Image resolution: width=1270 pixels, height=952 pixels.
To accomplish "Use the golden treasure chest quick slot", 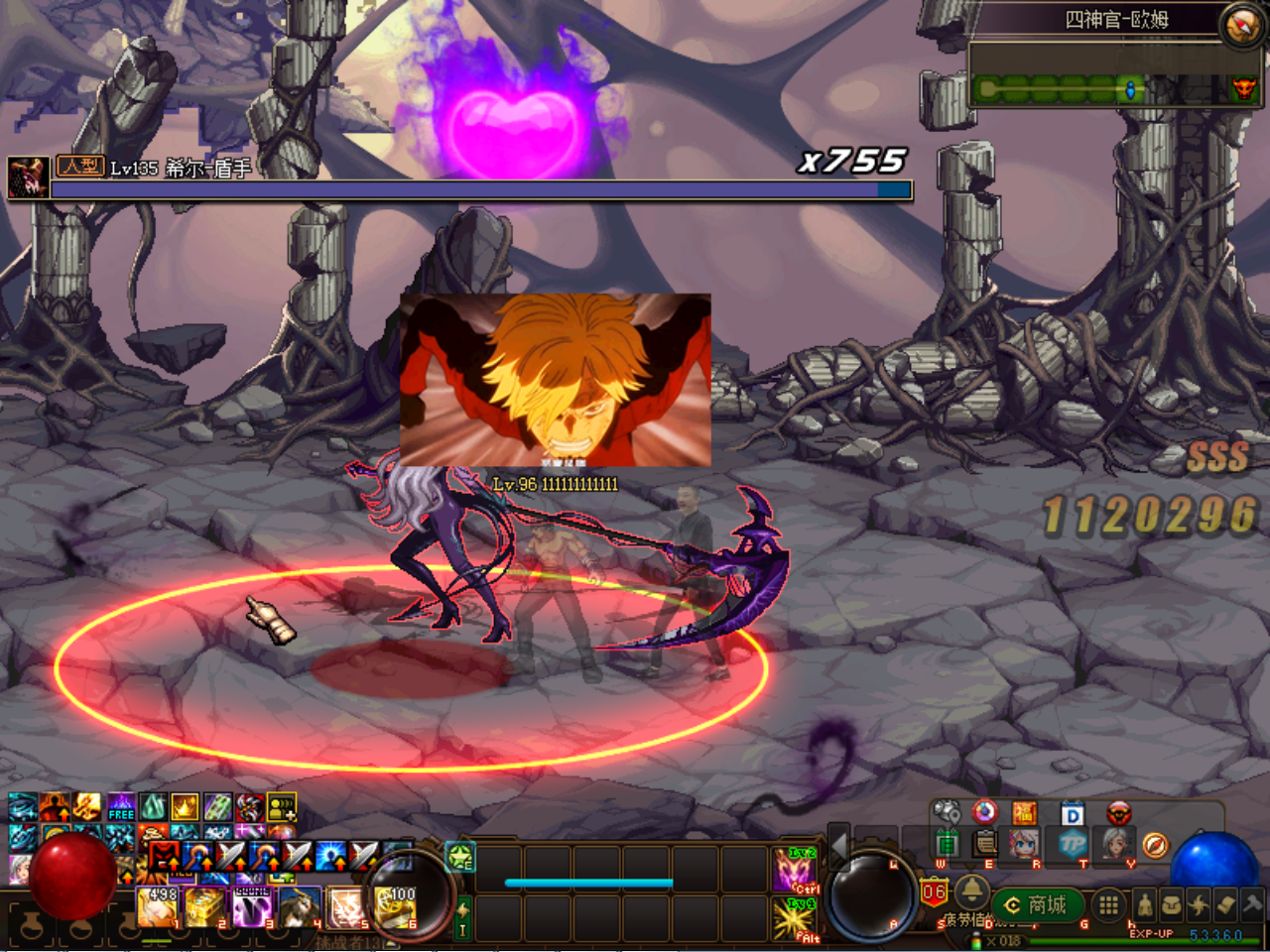I will tap(204, 906).
